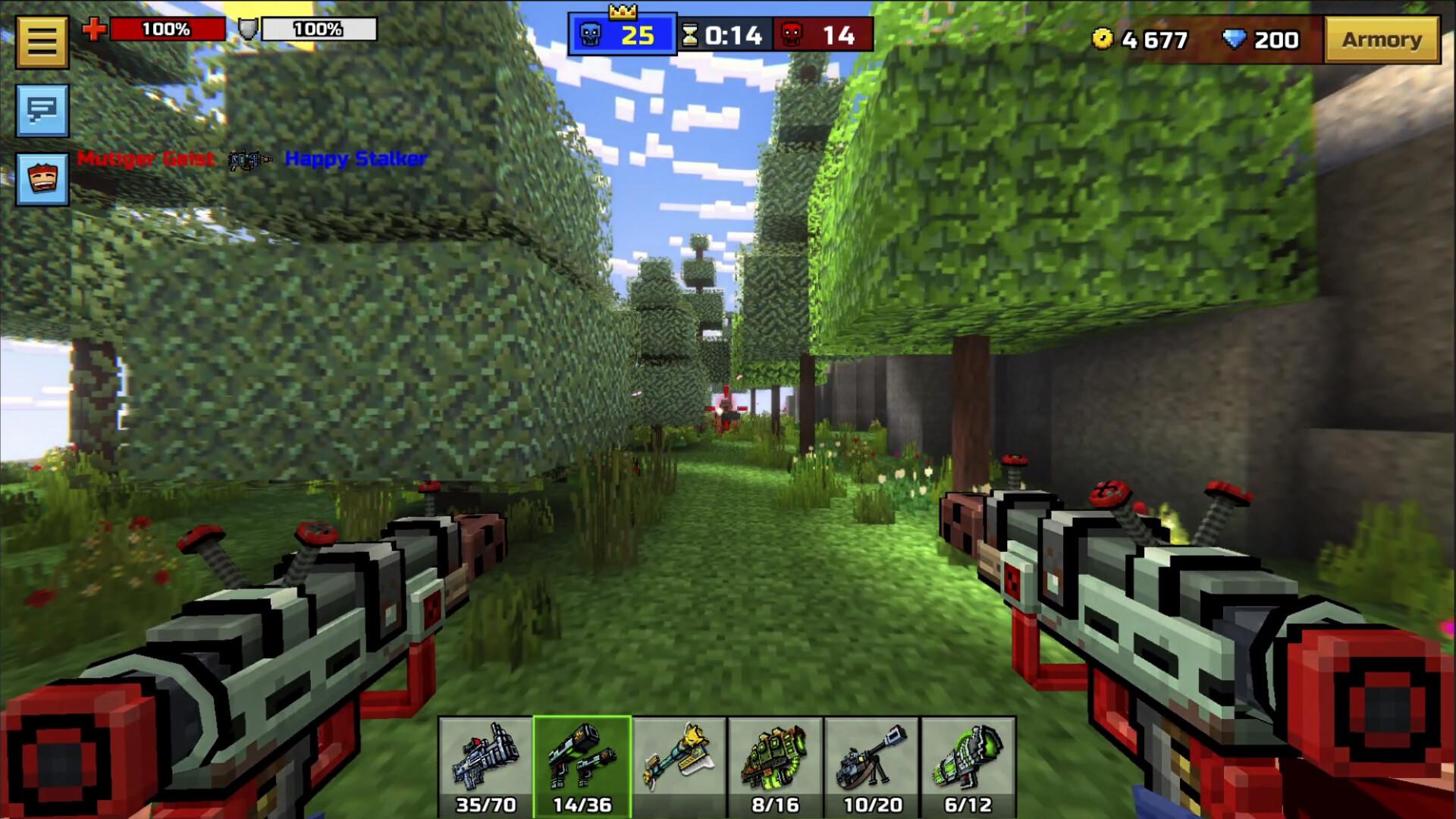Screen dimensions: 1456x819
Task: Click the Happy Stalker name in the kill feed
Action: pos(356,159)
